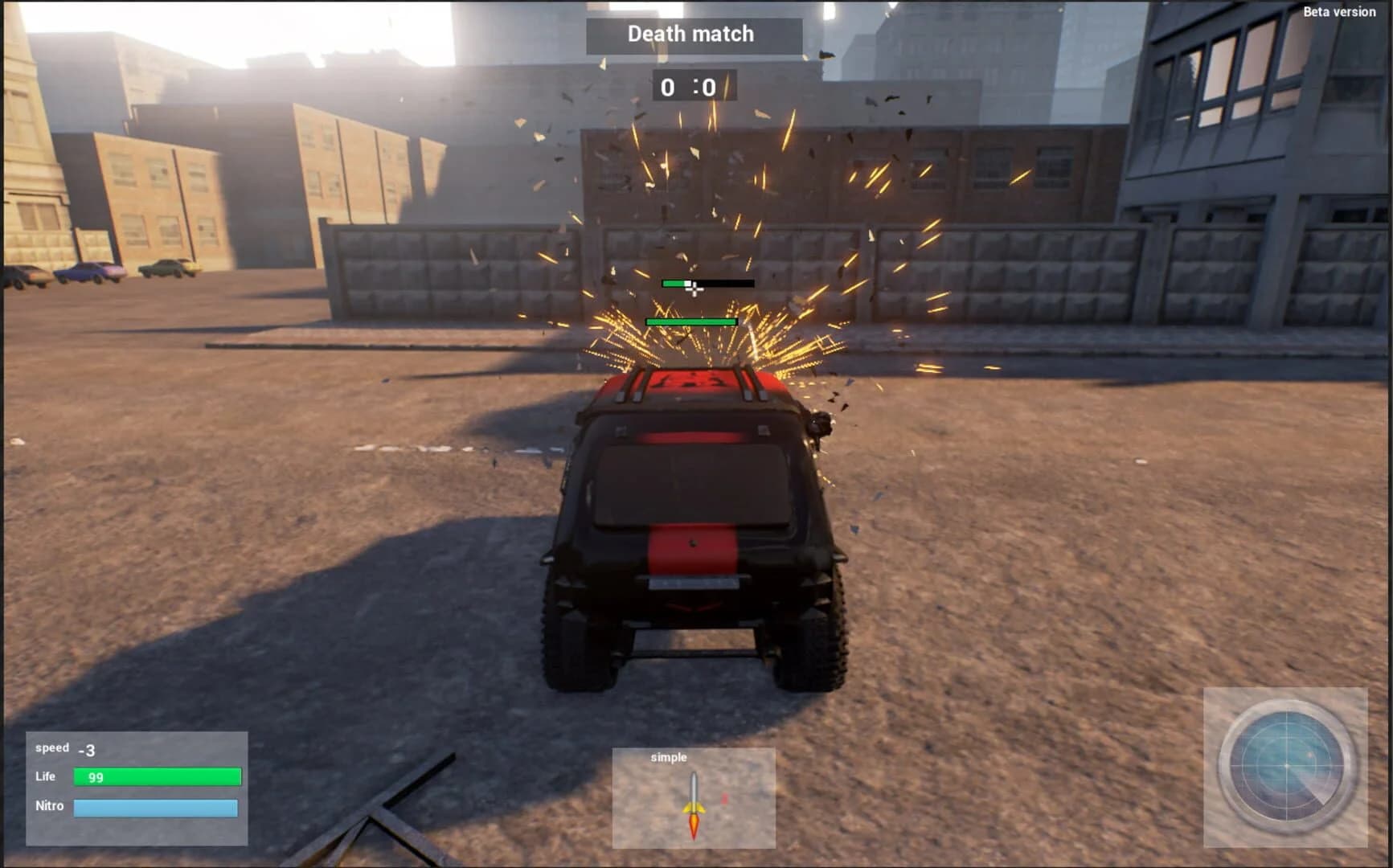
Task: Click the green Life bar showing 99
Action: click(156, 776)
